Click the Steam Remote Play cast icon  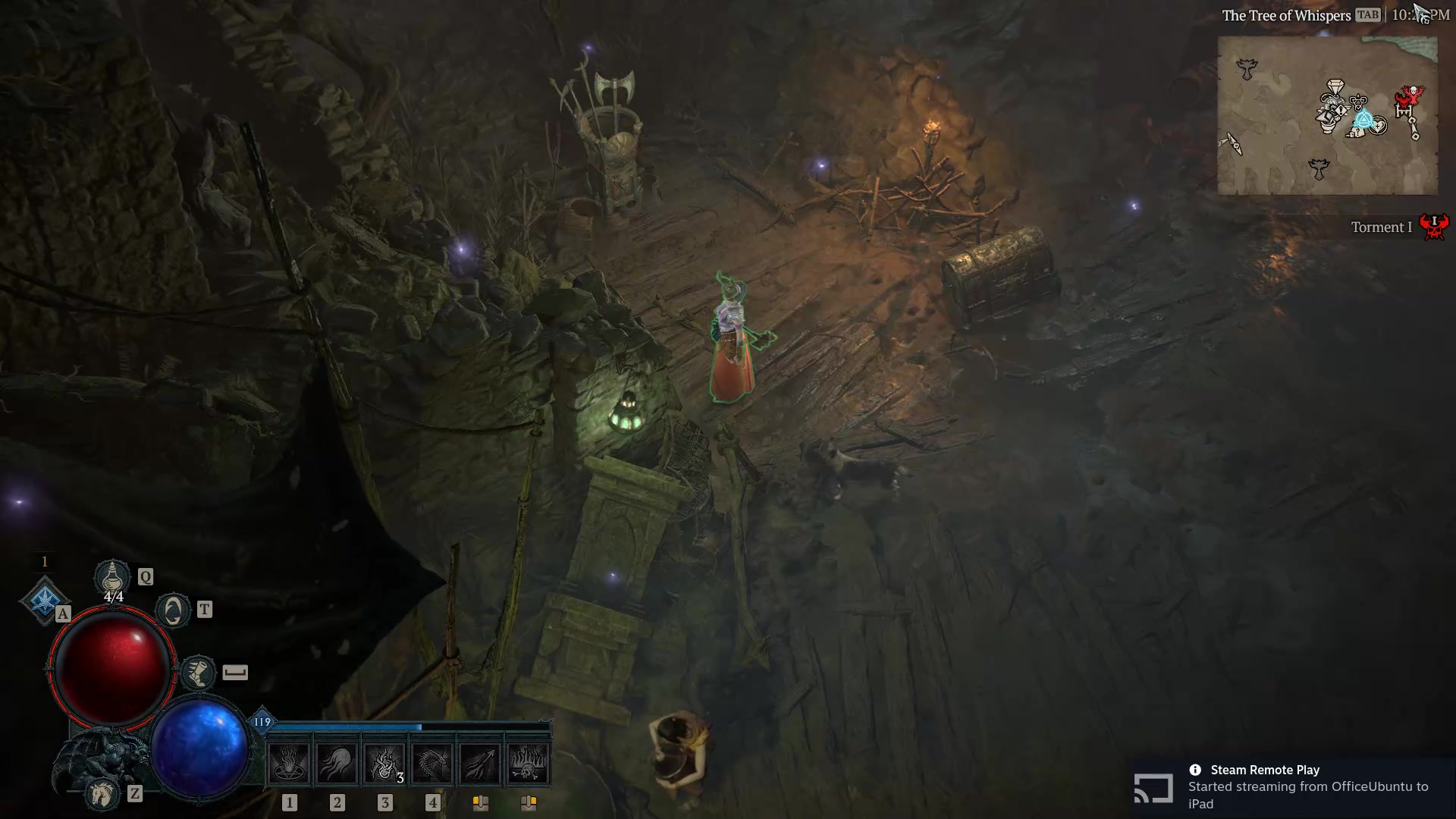click(1153, 788)
